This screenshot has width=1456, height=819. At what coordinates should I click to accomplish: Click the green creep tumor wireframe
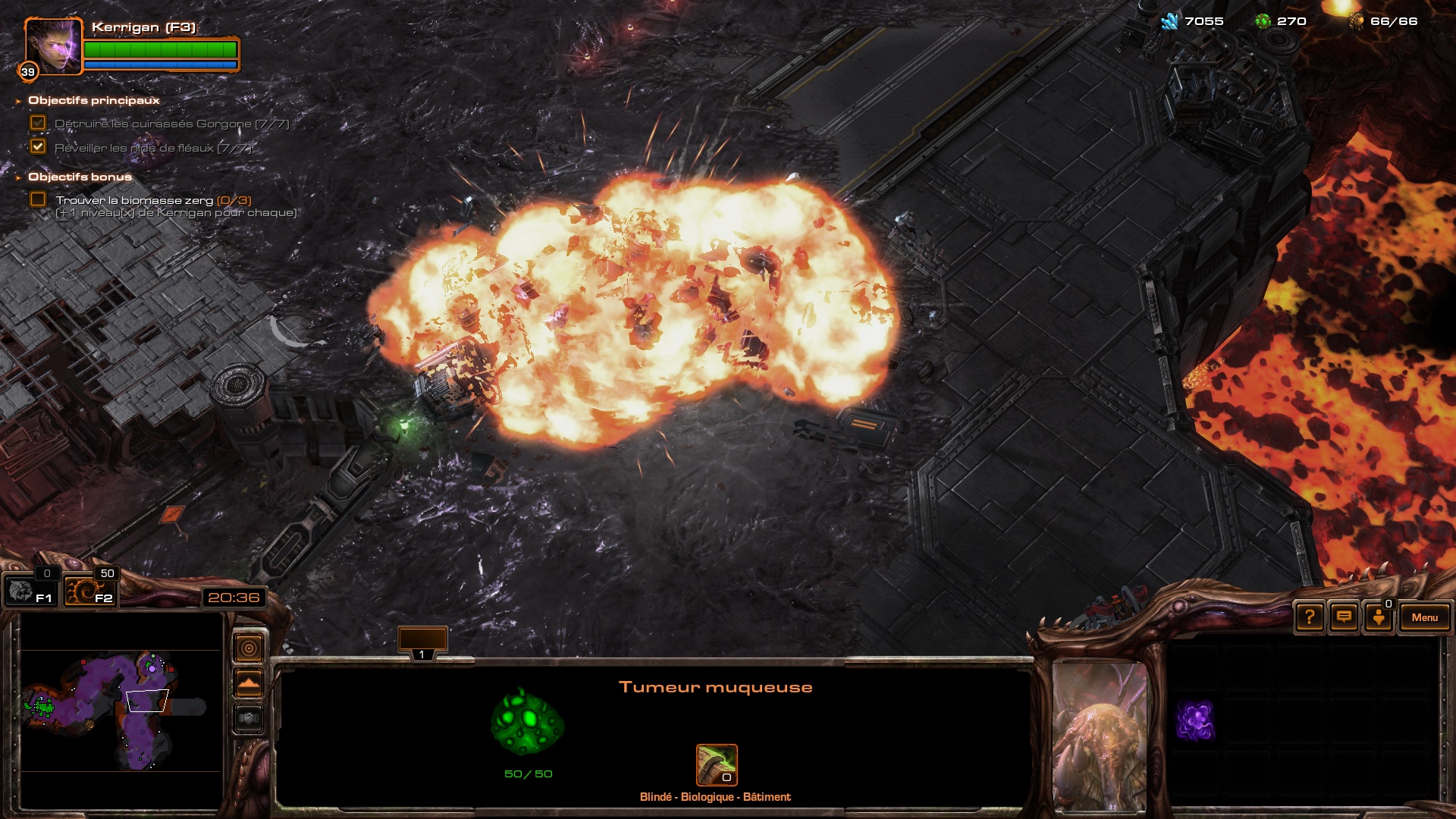tap(528, 721)
